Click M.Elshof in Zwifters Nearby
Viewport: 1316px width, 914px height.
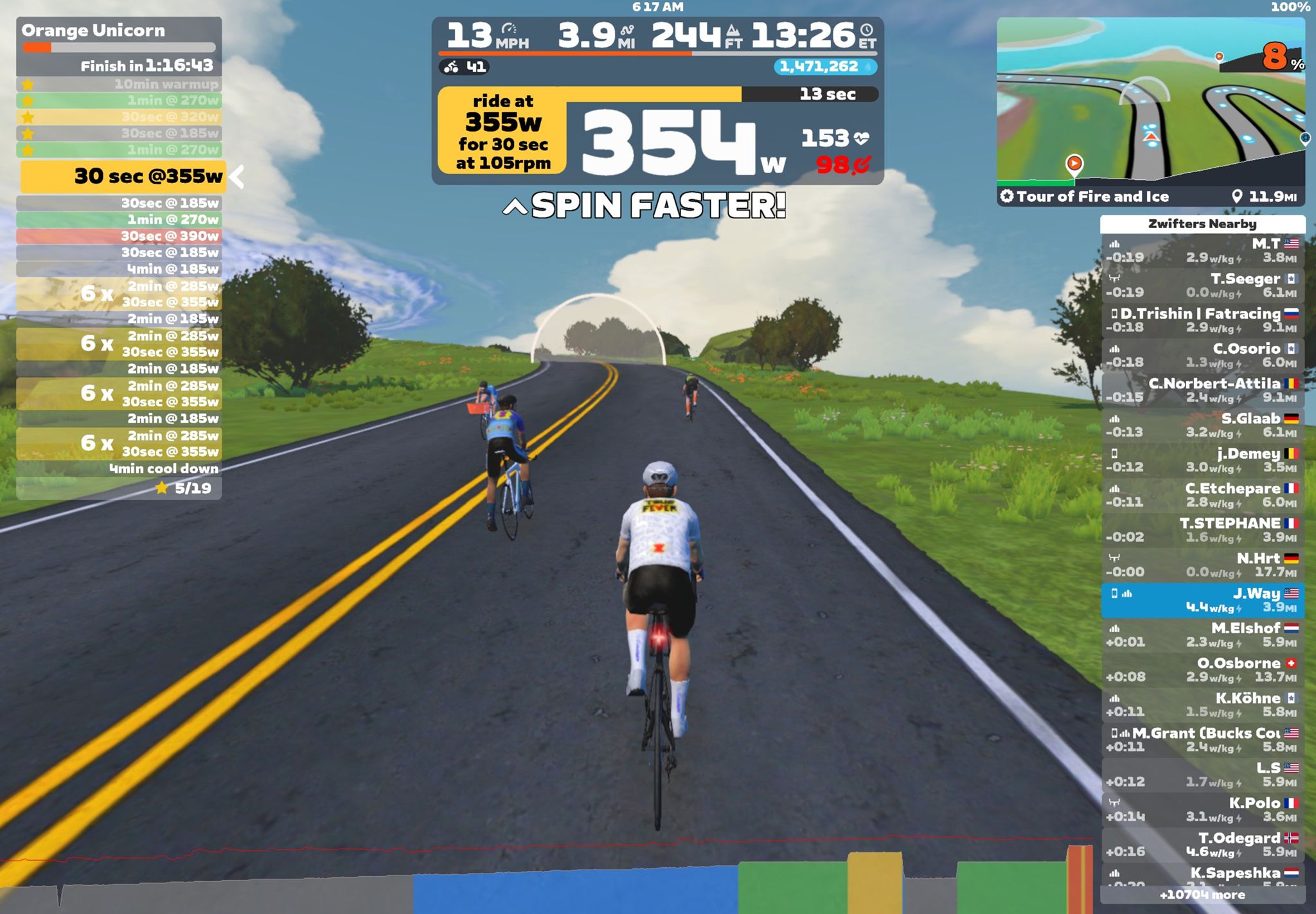tap(1202, 635)
